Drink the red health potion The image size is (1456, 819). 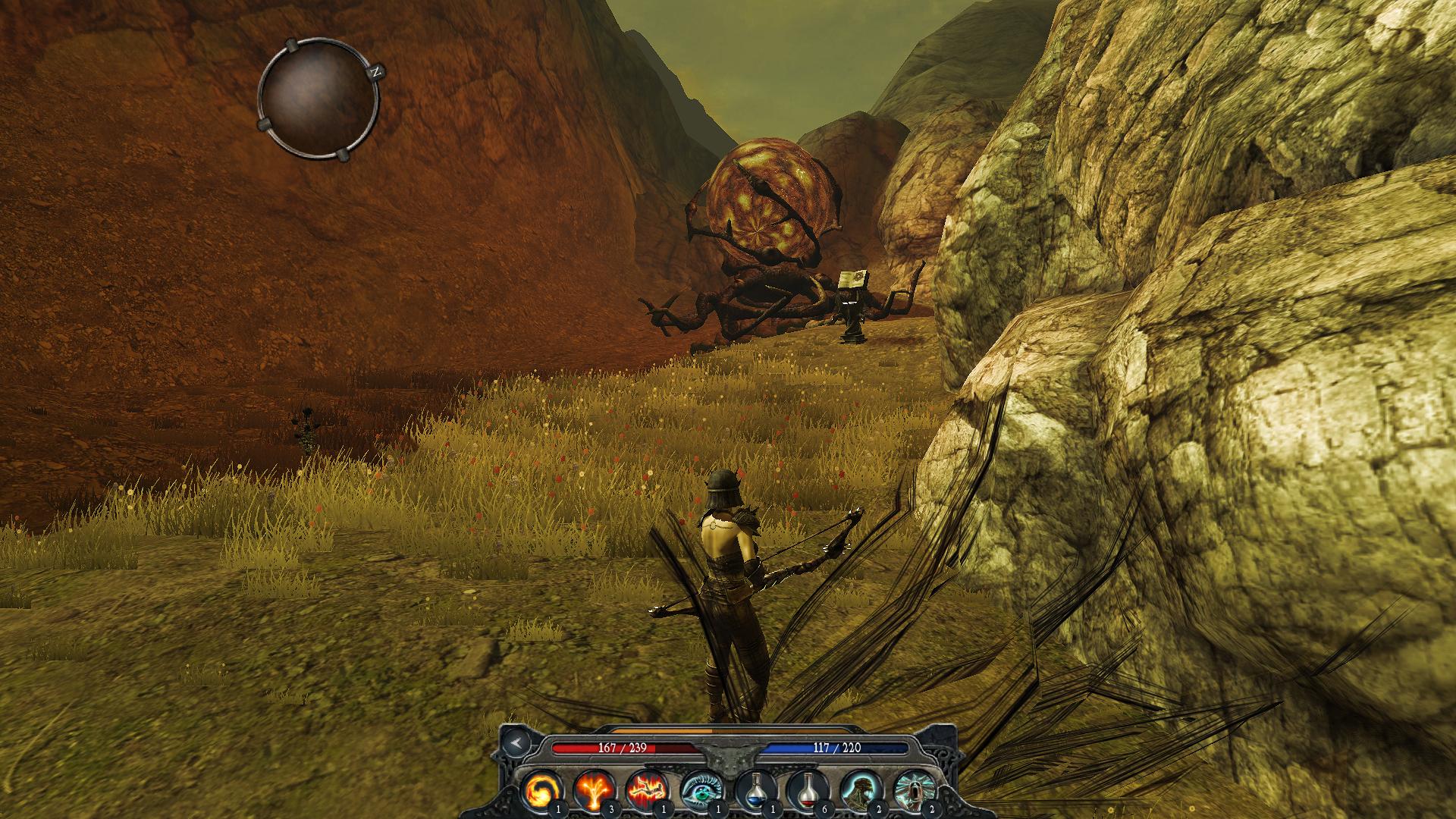click(806, 789)
